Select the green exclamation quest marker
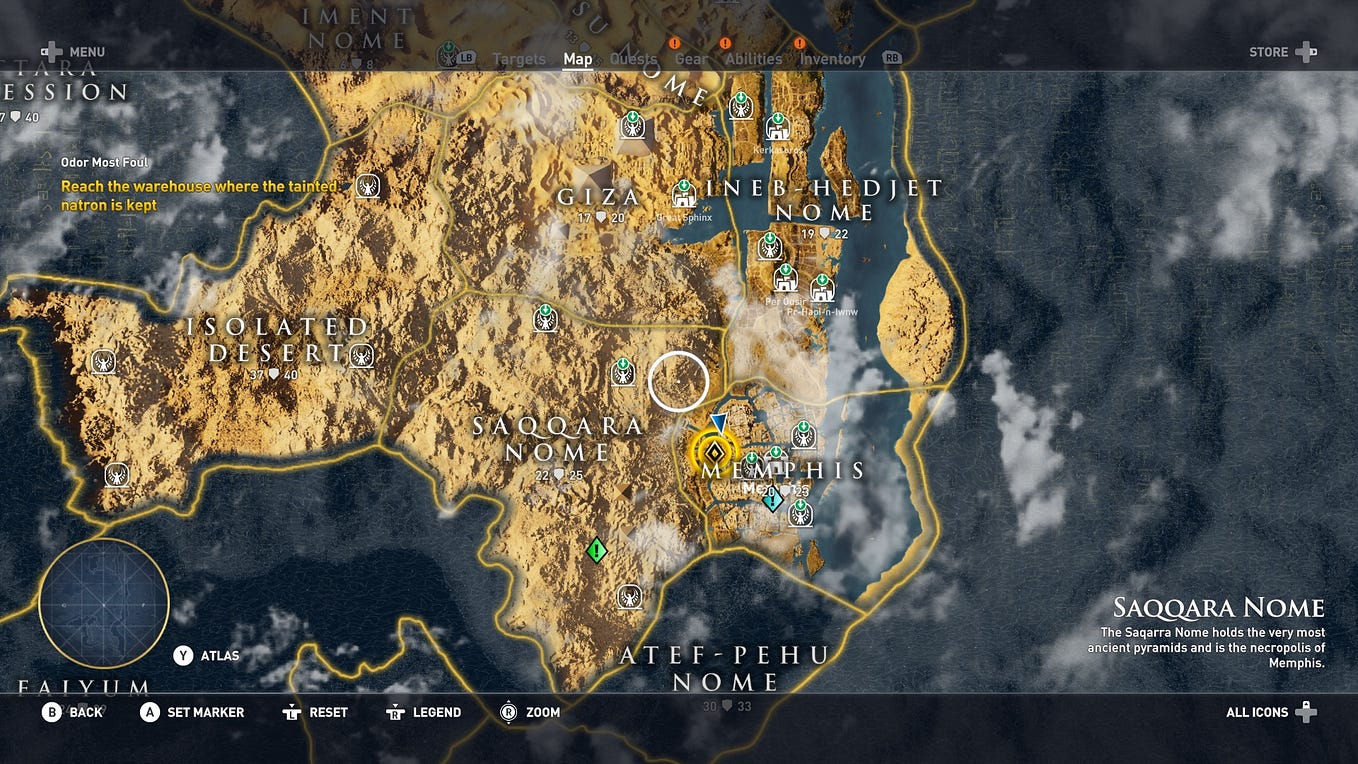The height and width of the screenshot is (764, 1358). 597,549
